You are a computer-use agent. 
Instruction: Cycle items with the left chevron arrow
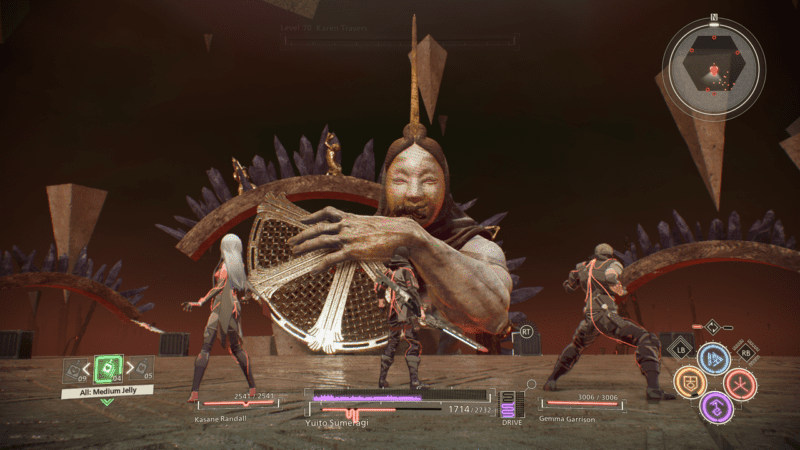point(88,371)
